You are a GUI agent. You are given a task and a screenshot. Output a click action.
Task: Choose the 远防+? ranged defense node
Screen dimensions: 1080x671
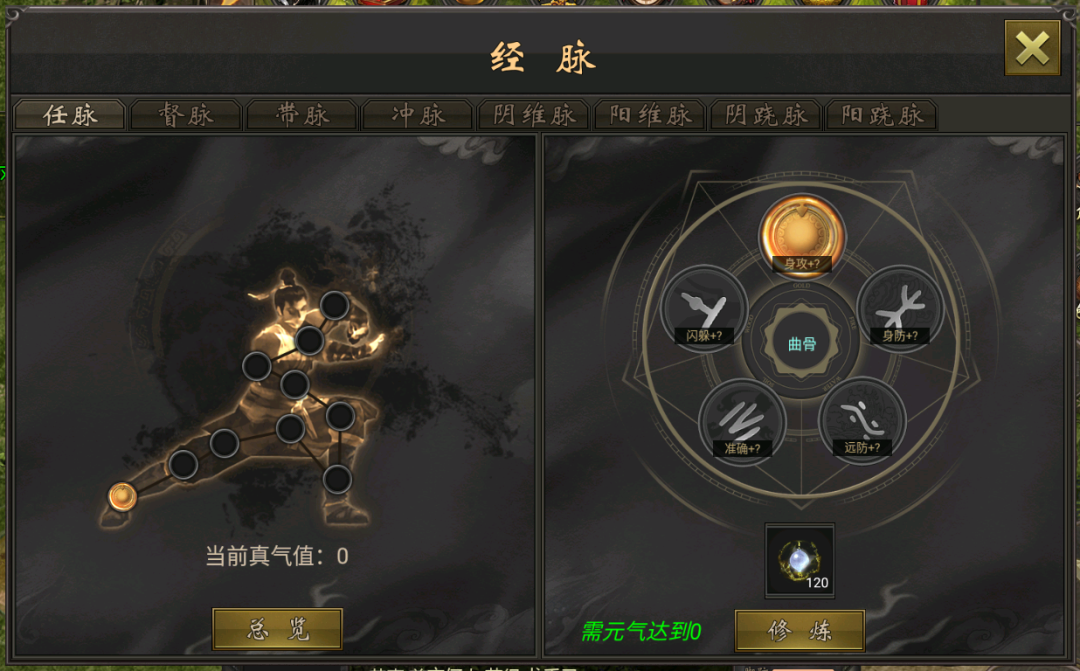click(x=862, y=420)
